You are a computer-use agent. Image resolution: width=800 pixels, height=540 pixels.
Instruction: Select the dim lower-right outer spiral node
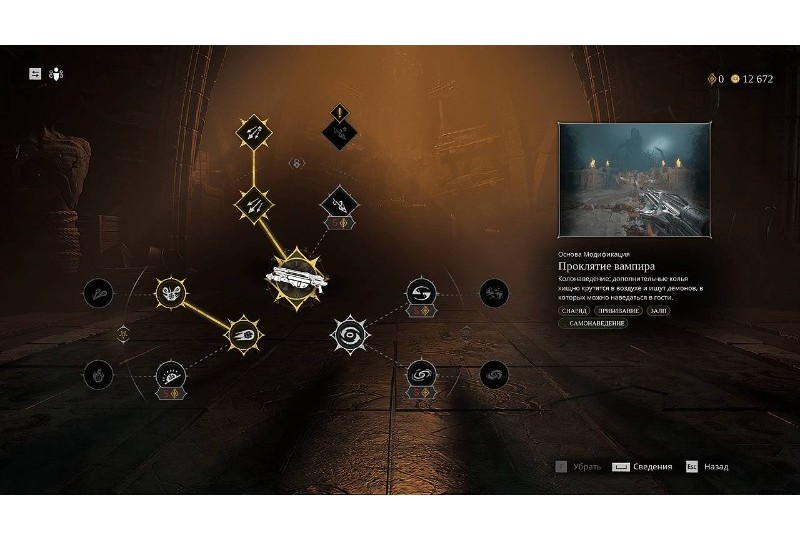point(494,375)
